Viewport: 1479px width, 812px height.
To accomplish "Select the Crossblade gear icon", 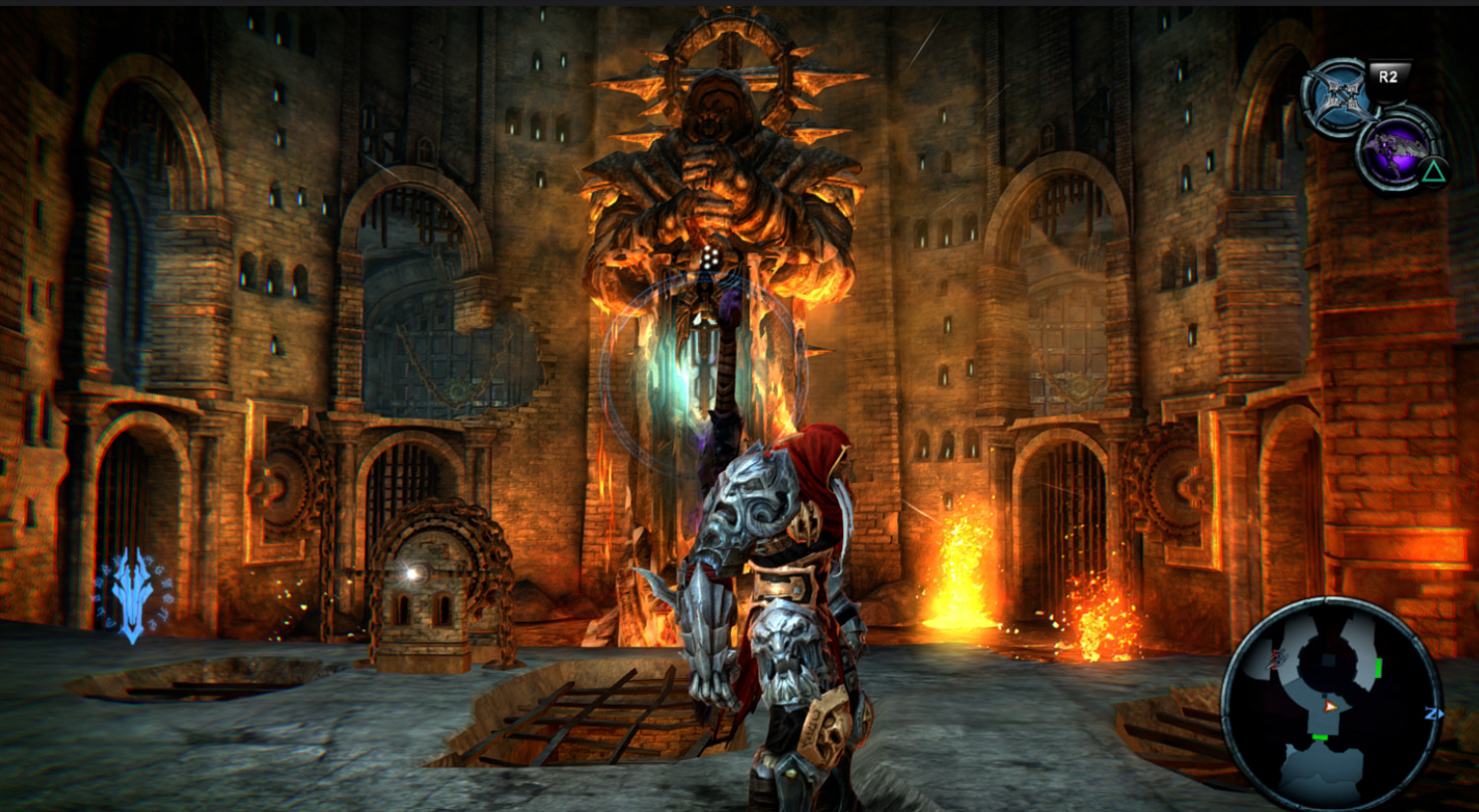I will [x=1337, y=97].
